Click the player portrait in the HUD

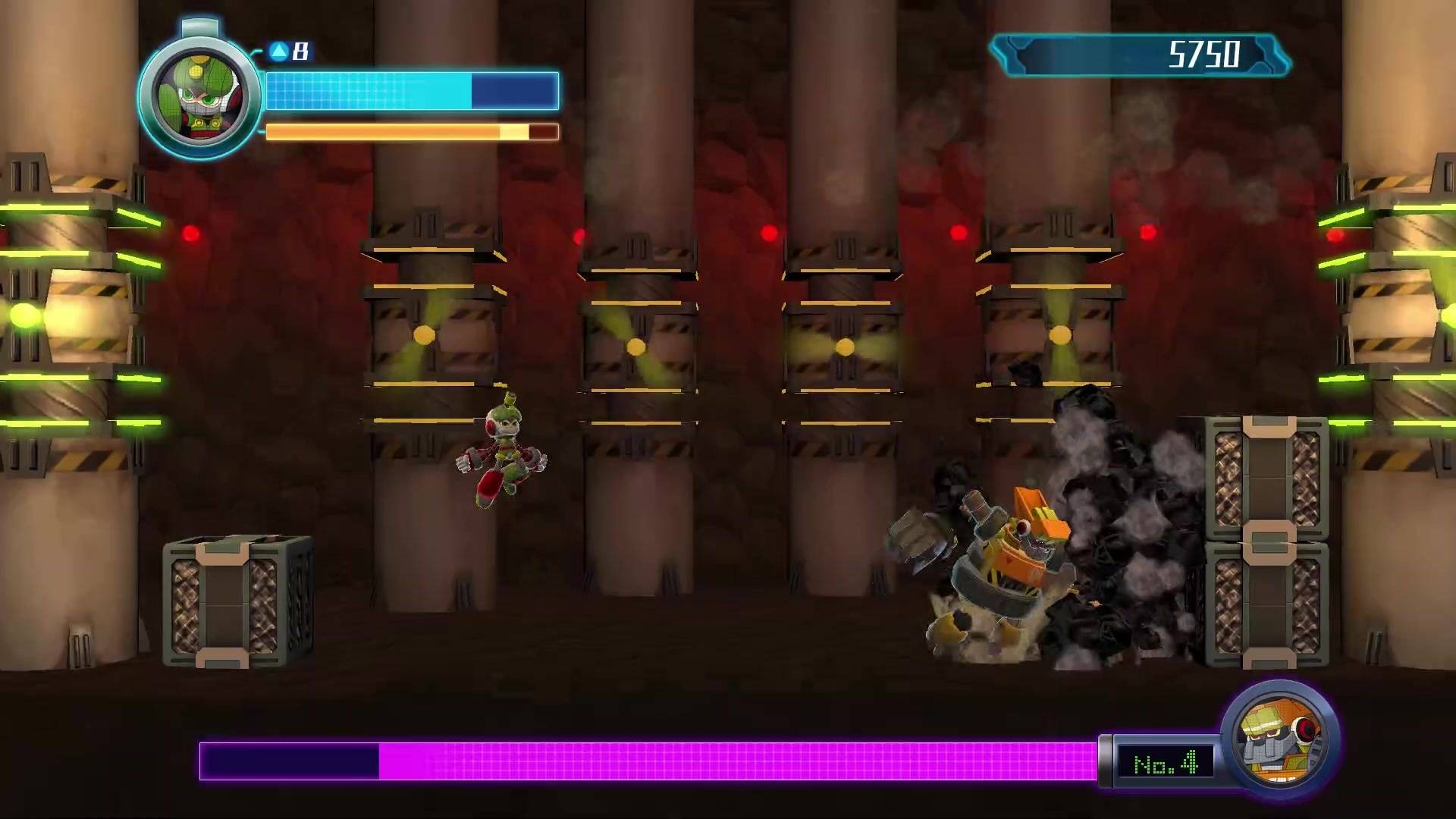[199, 91]
